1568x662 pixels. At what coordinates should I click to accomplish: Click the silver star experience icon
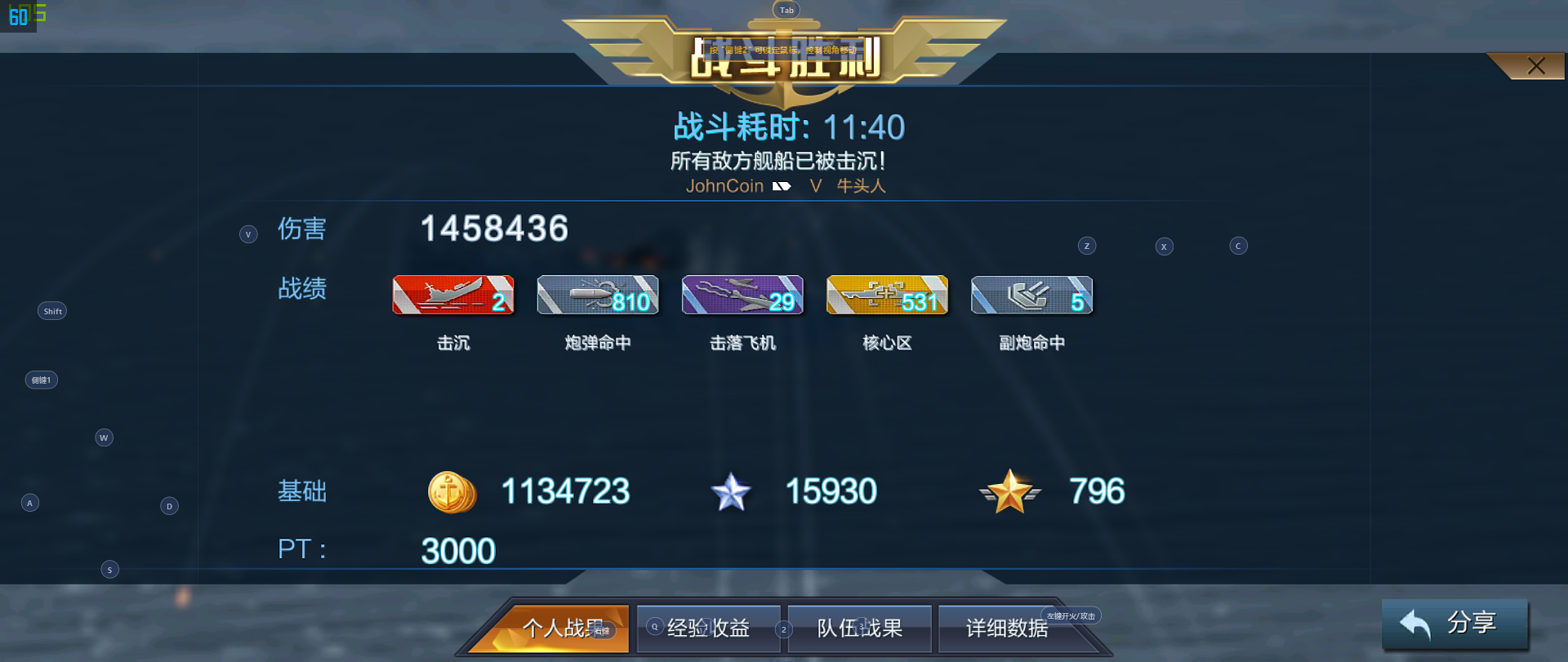point(732,492)
